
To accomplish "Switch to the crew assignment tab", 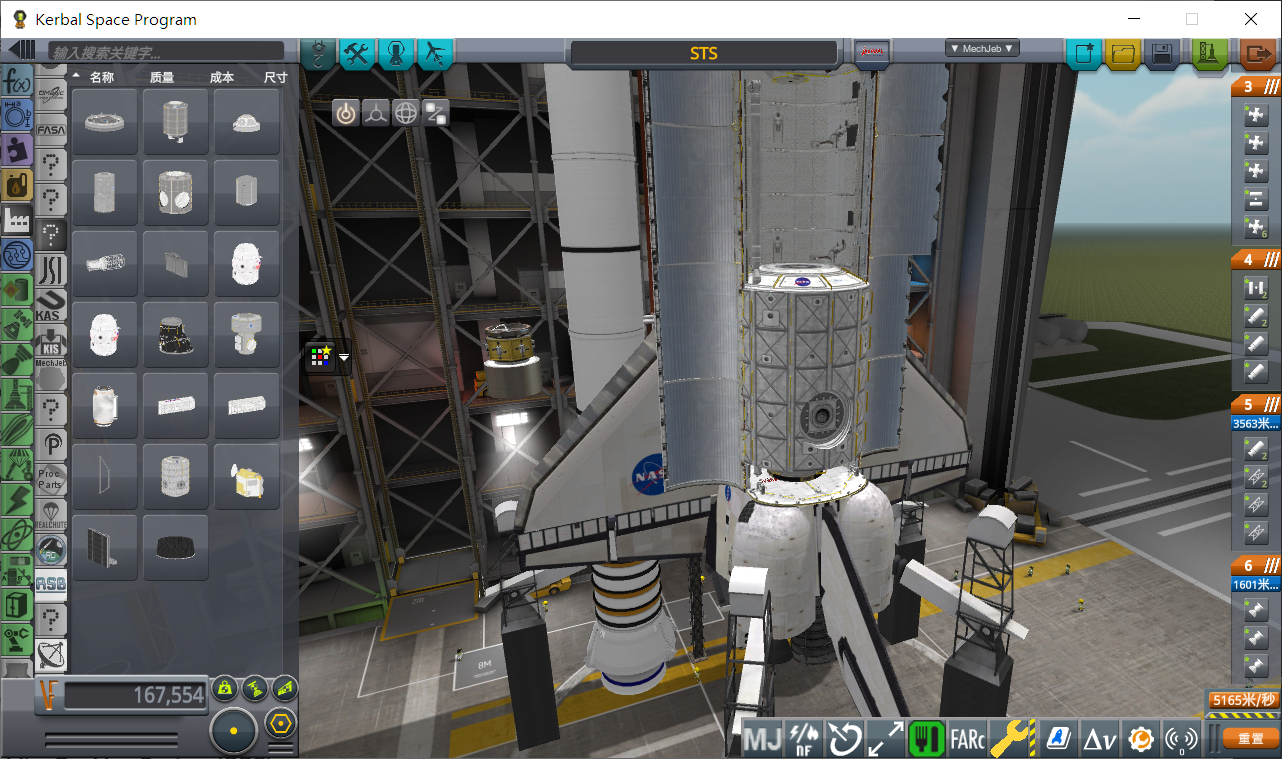I will pos(396,55).
